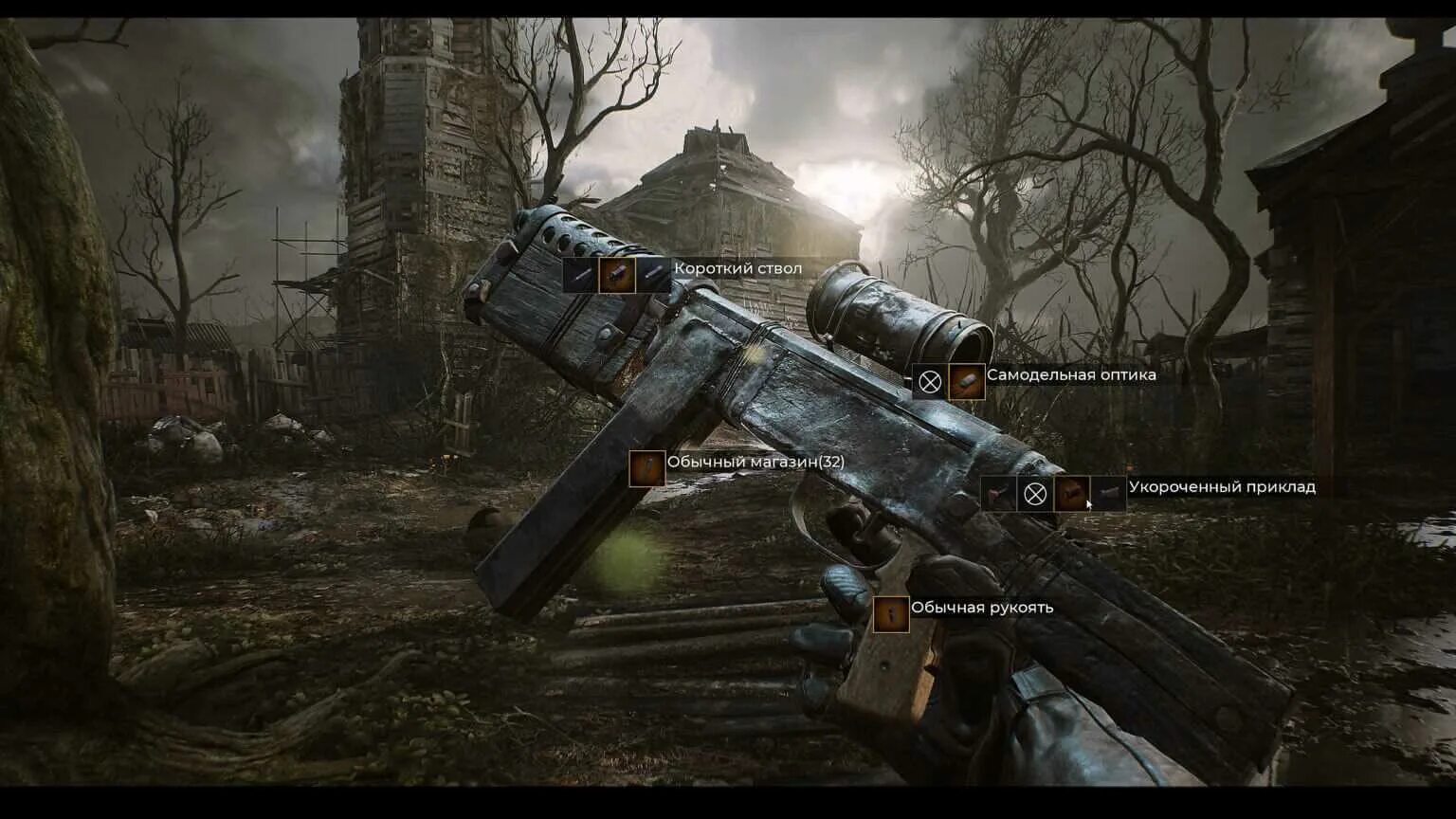Select the highlighted short barrel option

coord(616,275)
